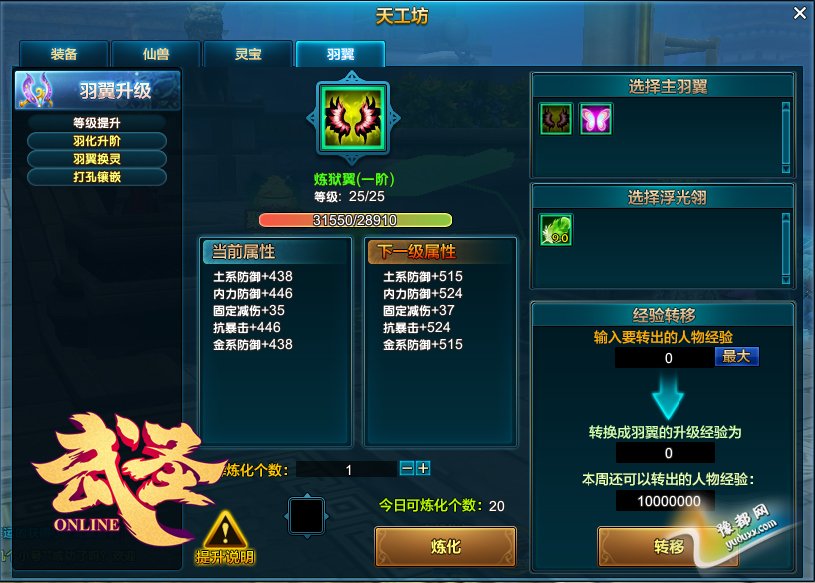815x583 pixels.
Task: Confirm experience transfer with 转移 button
Action: pyautogui.click(x=668, y=547)
